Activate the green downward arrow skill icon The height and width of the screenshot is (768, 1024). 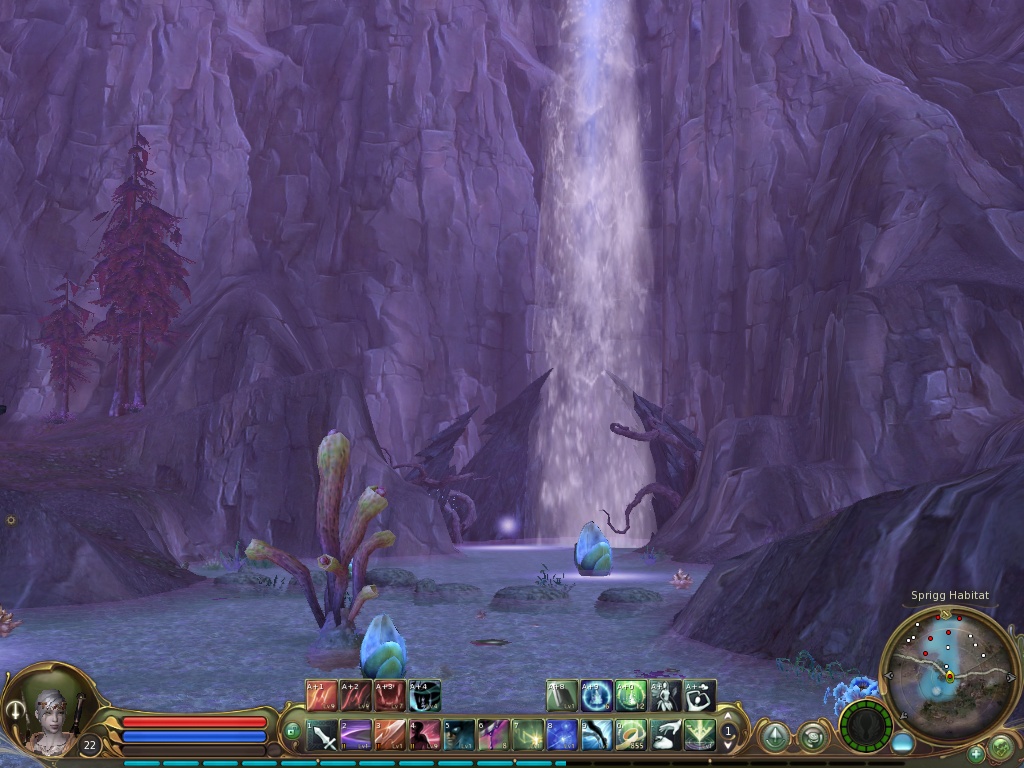click(x=699, y=735)
